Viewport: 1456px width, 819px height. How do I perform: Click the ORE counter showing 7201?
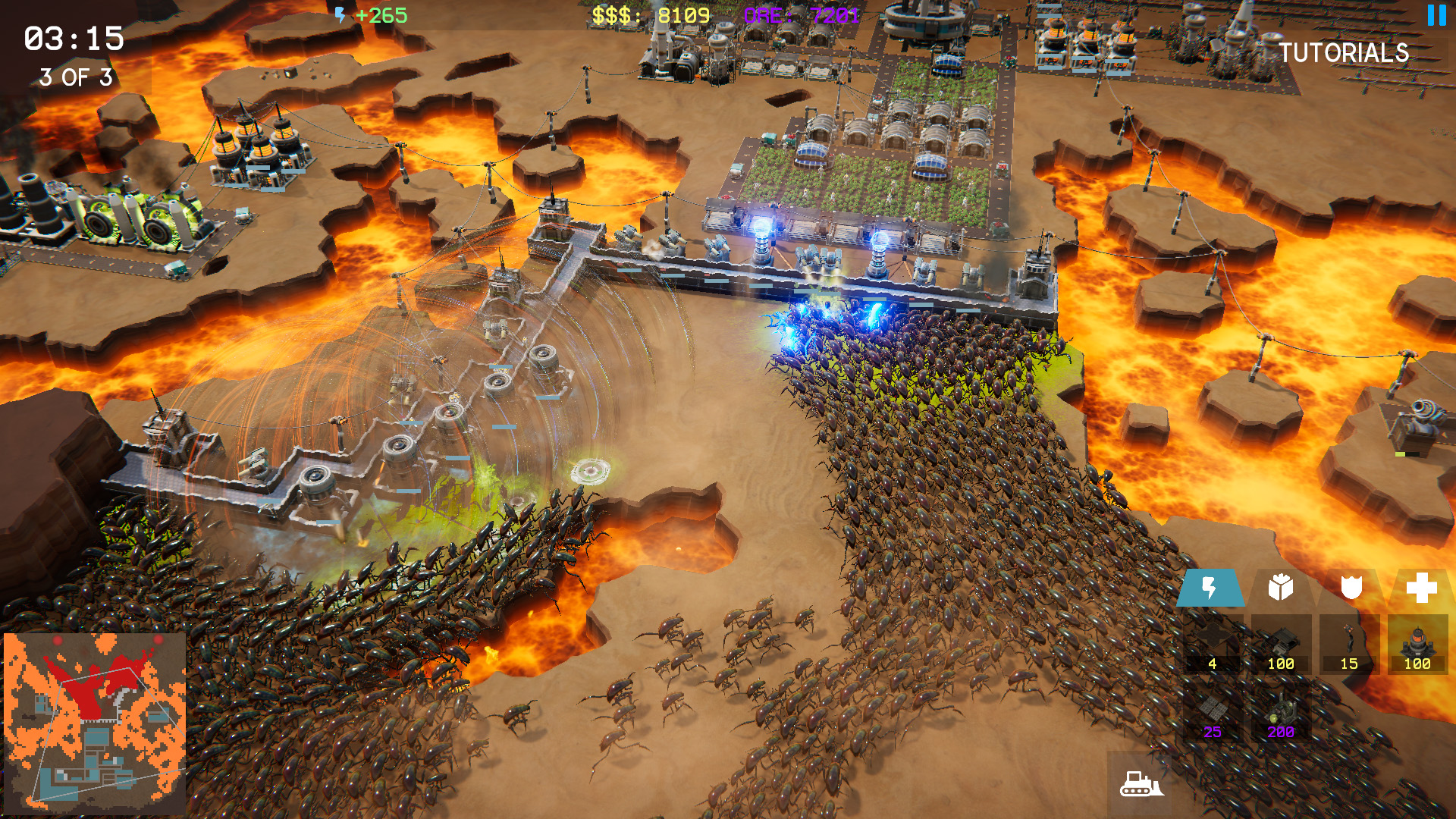[802, 14]
